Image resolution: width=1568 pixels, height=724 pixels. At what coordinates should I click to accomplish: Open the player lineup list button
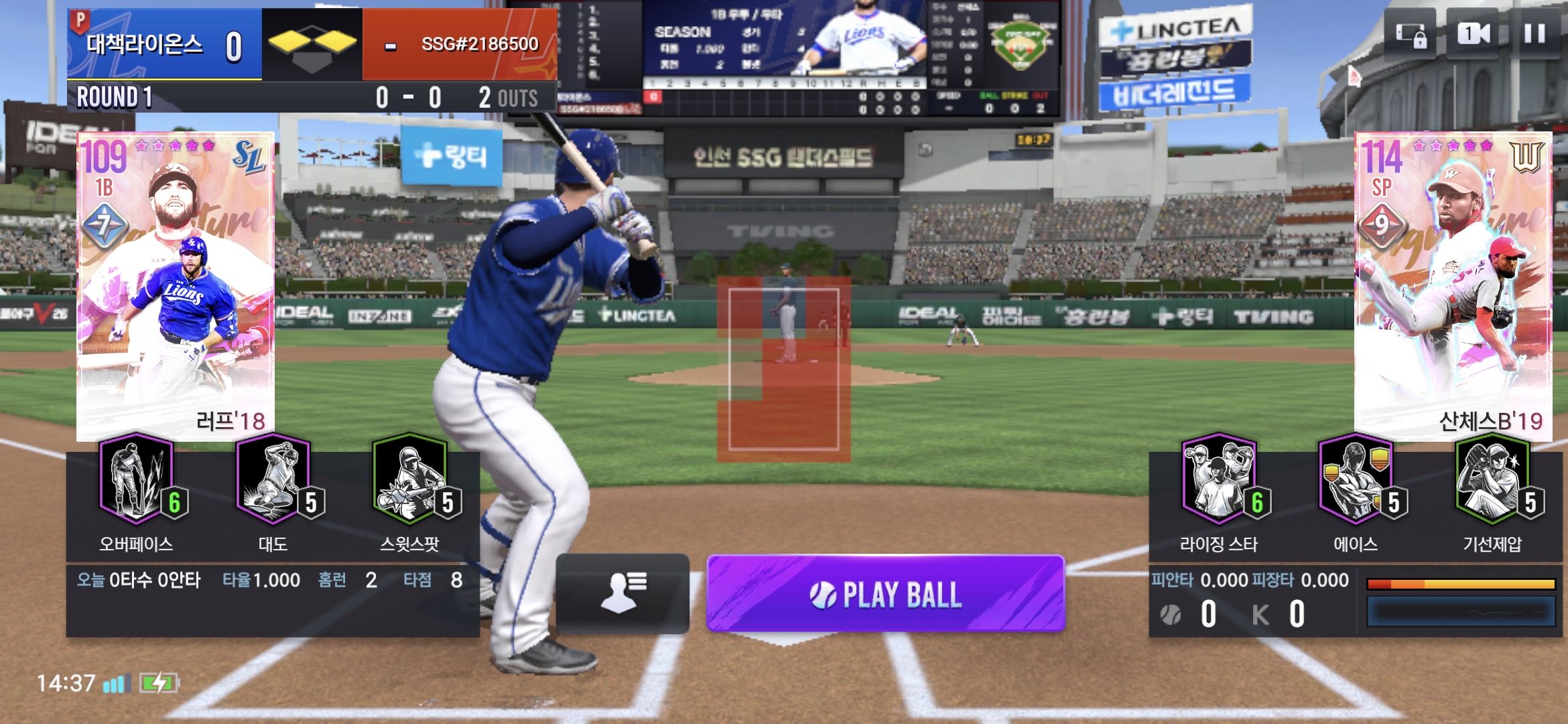tap(623, 593)
